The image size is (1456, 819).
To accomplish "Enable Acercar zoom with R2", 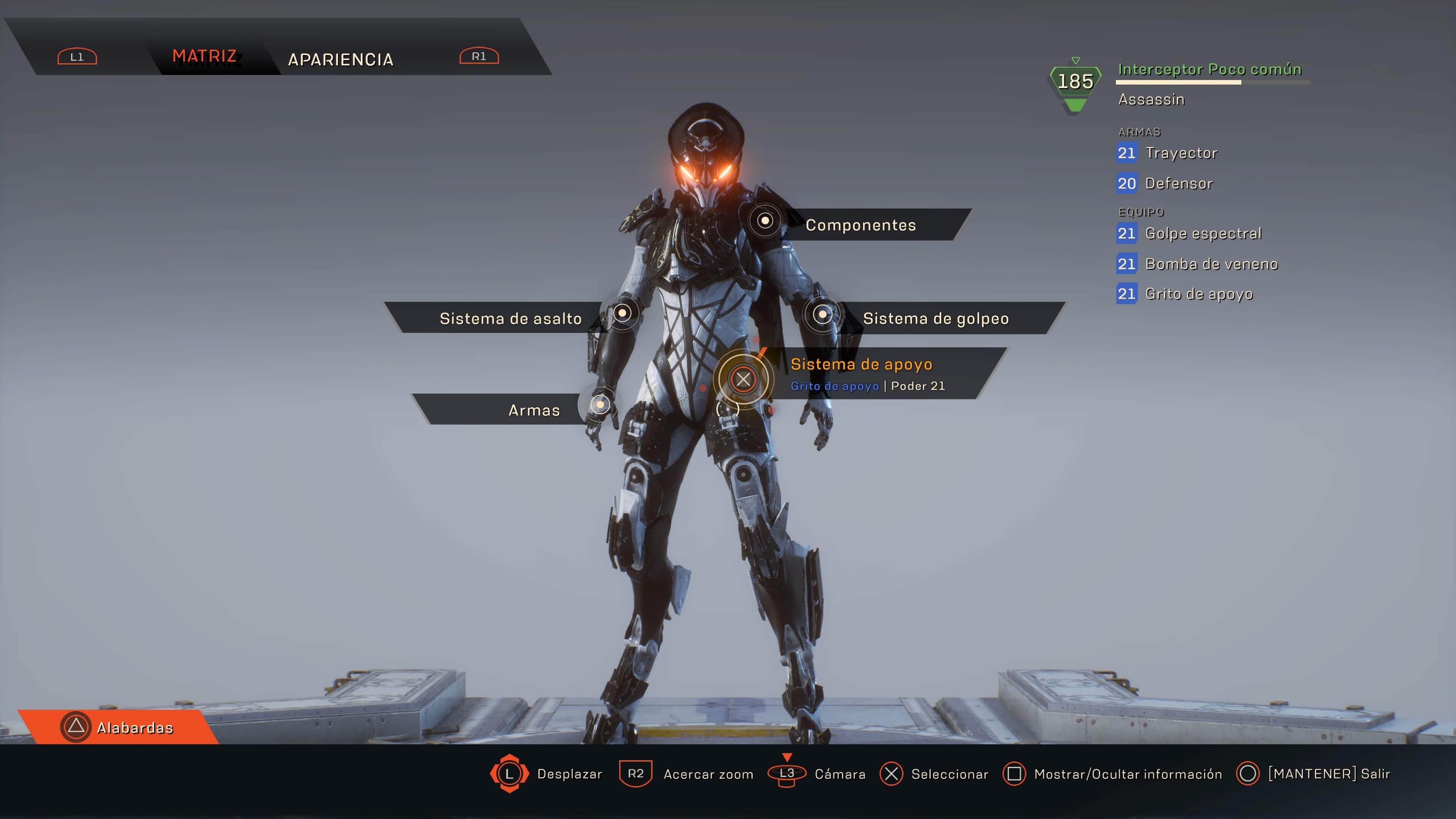I will tap(637, 774).
